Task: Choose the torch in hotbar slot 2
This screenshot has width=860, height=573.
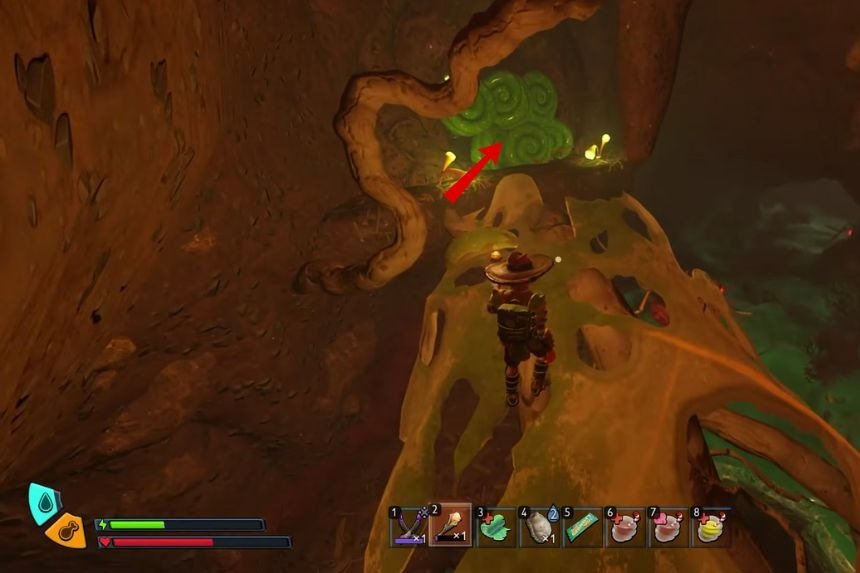Action: 452,526
